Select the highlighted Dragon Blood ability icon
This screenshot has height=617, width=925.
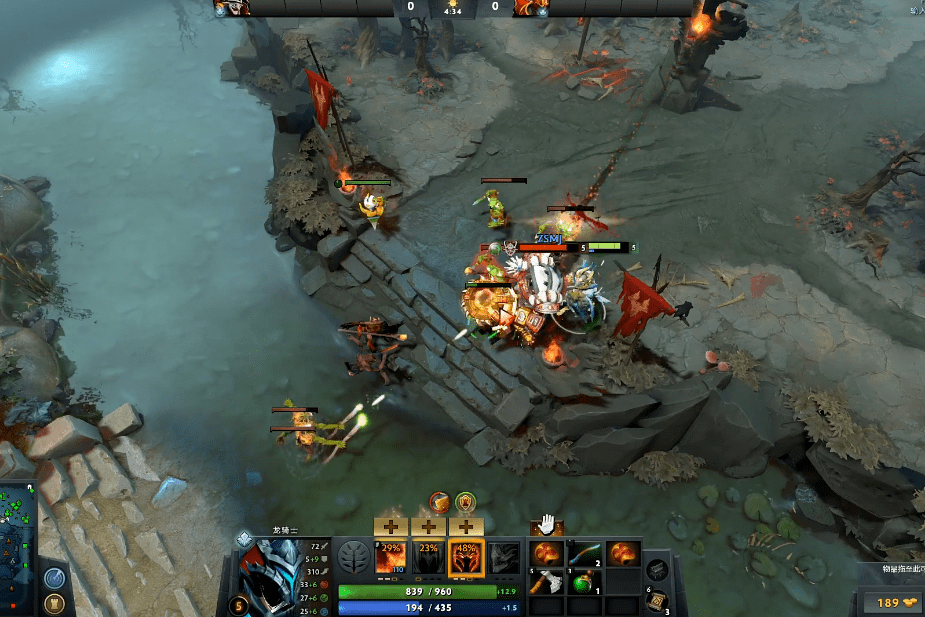(466, 558)
